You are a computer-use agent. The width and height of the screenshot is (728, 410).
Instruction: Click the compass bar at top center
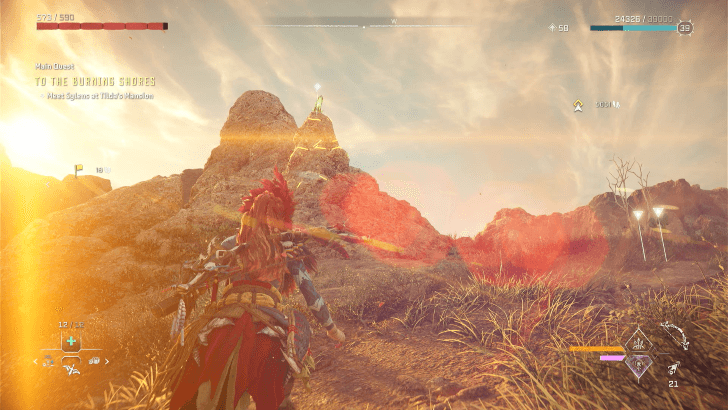click(364, 21)
